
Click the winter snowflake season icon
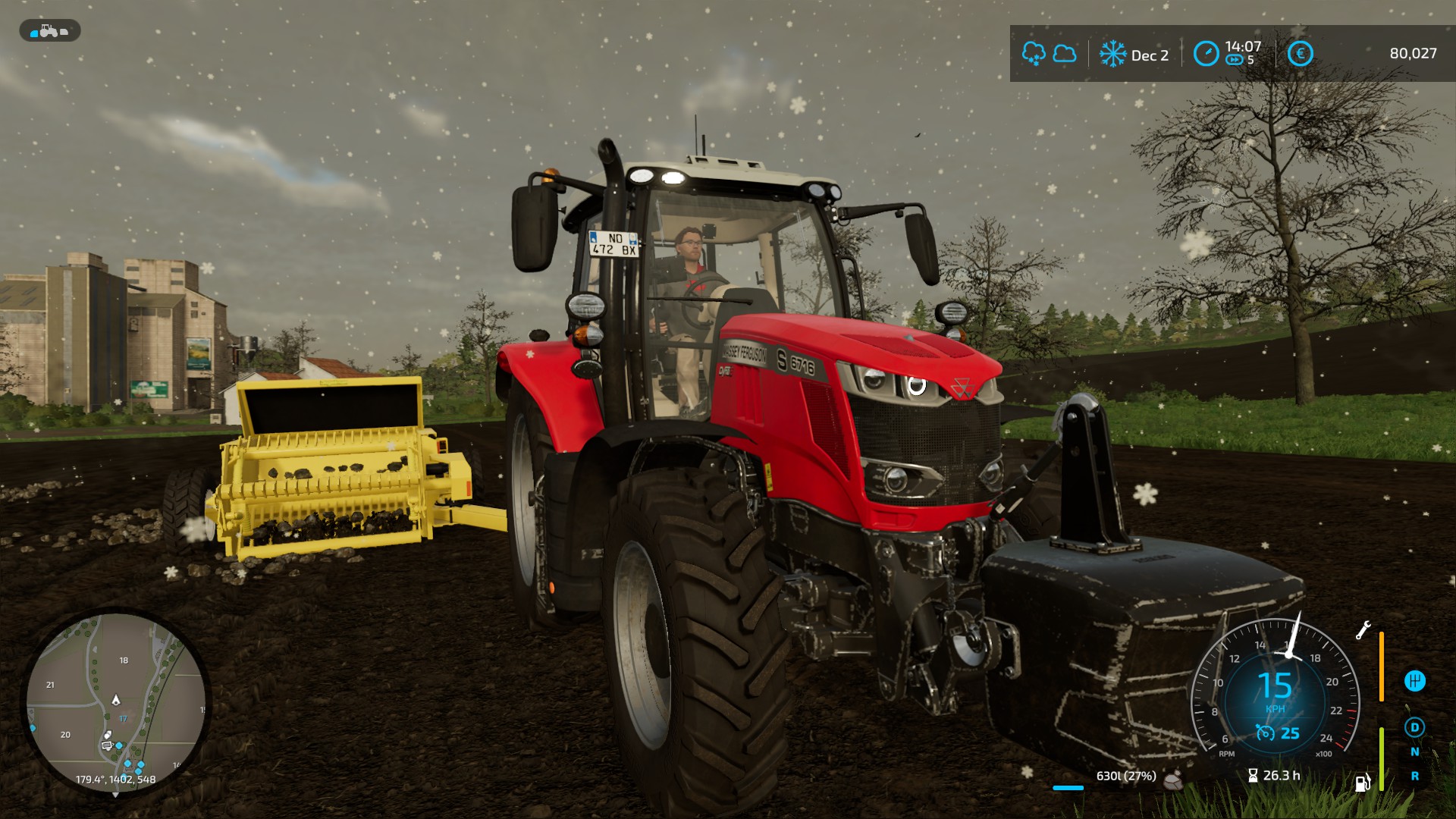click(1112, 55)
